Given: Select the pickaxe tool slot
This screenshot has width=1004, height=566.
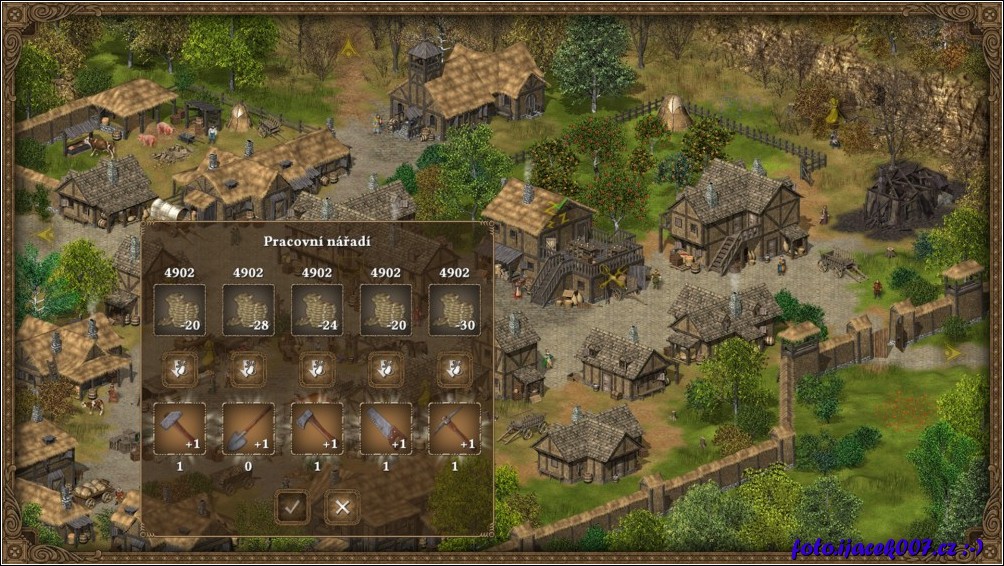Looking at the screenshot, I should (454, 428).
